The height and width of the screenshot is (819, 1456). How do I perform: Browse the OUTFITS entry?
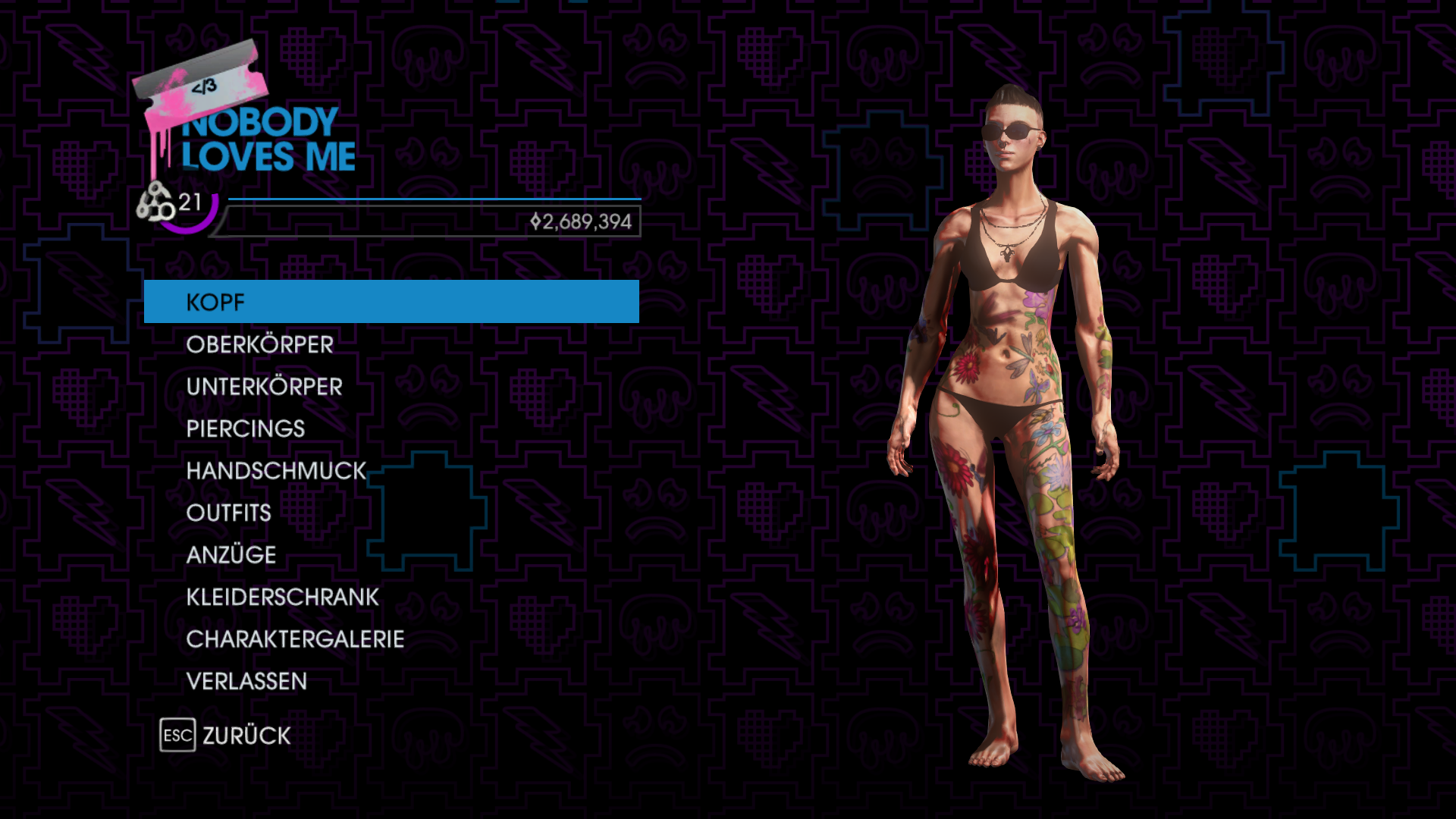[228, 513]
